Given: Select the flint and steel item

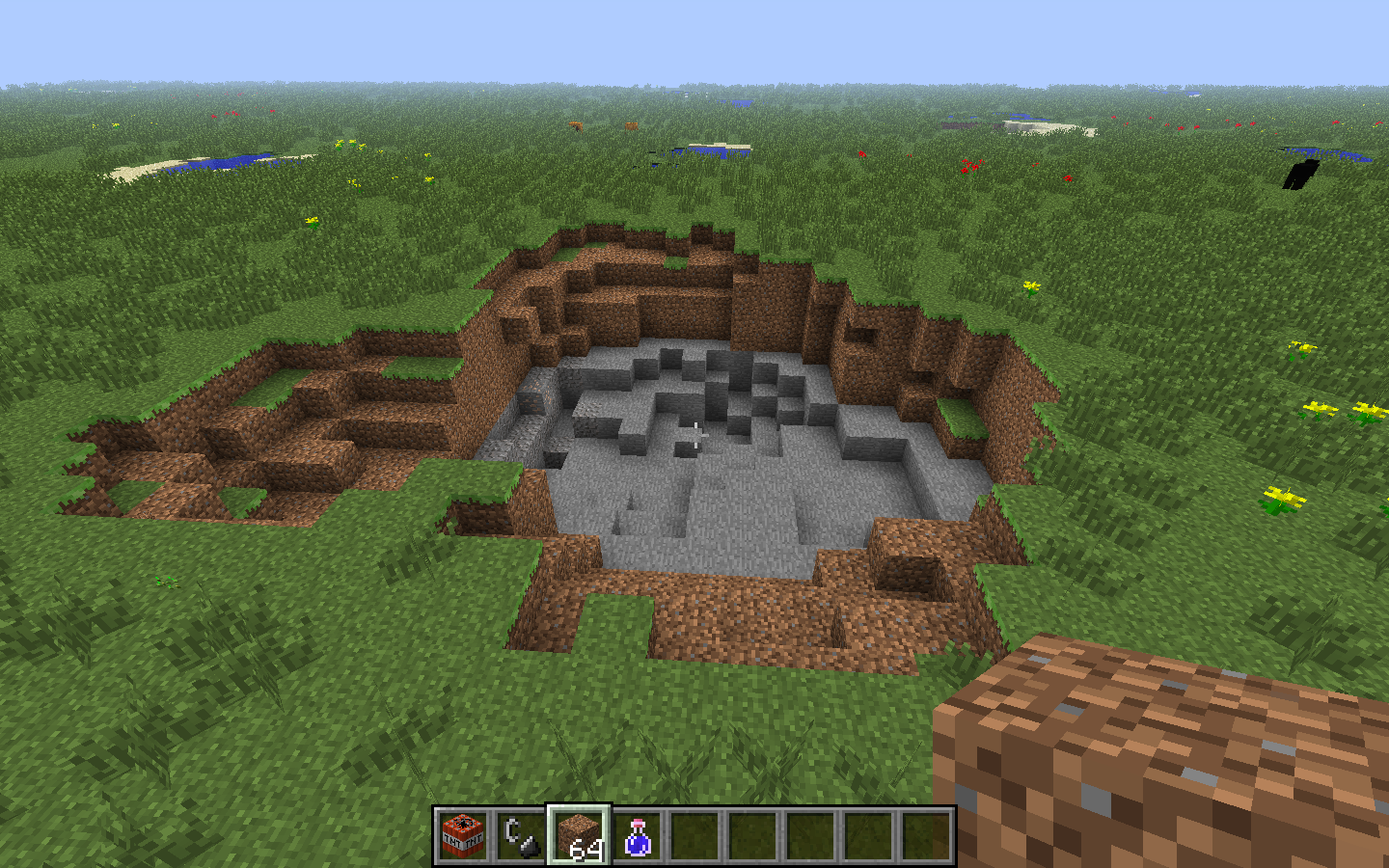Looking at the screenshot, I should point(522,835).
